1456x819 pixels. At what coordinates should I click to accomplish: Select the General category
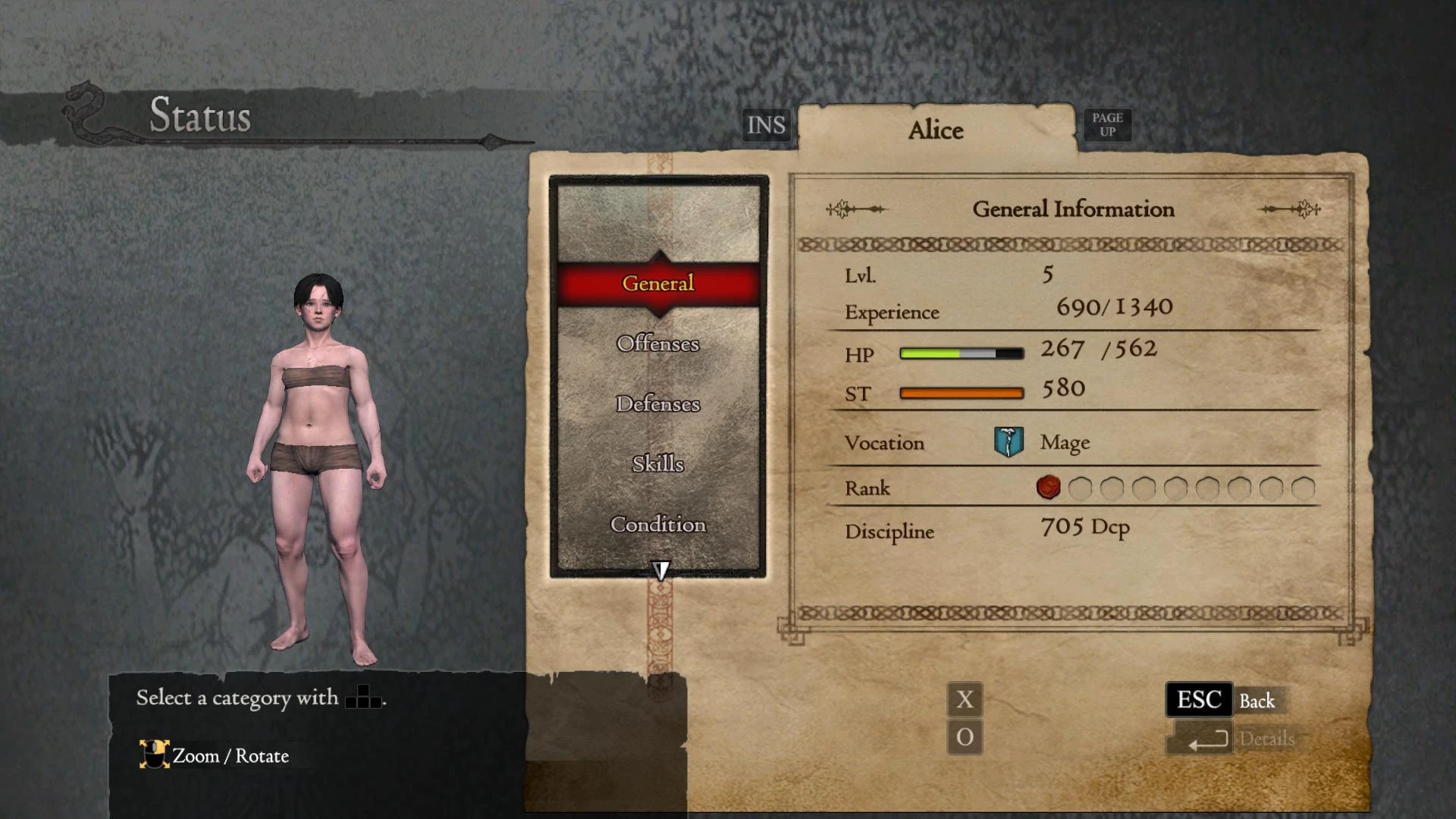coord(657,283)
